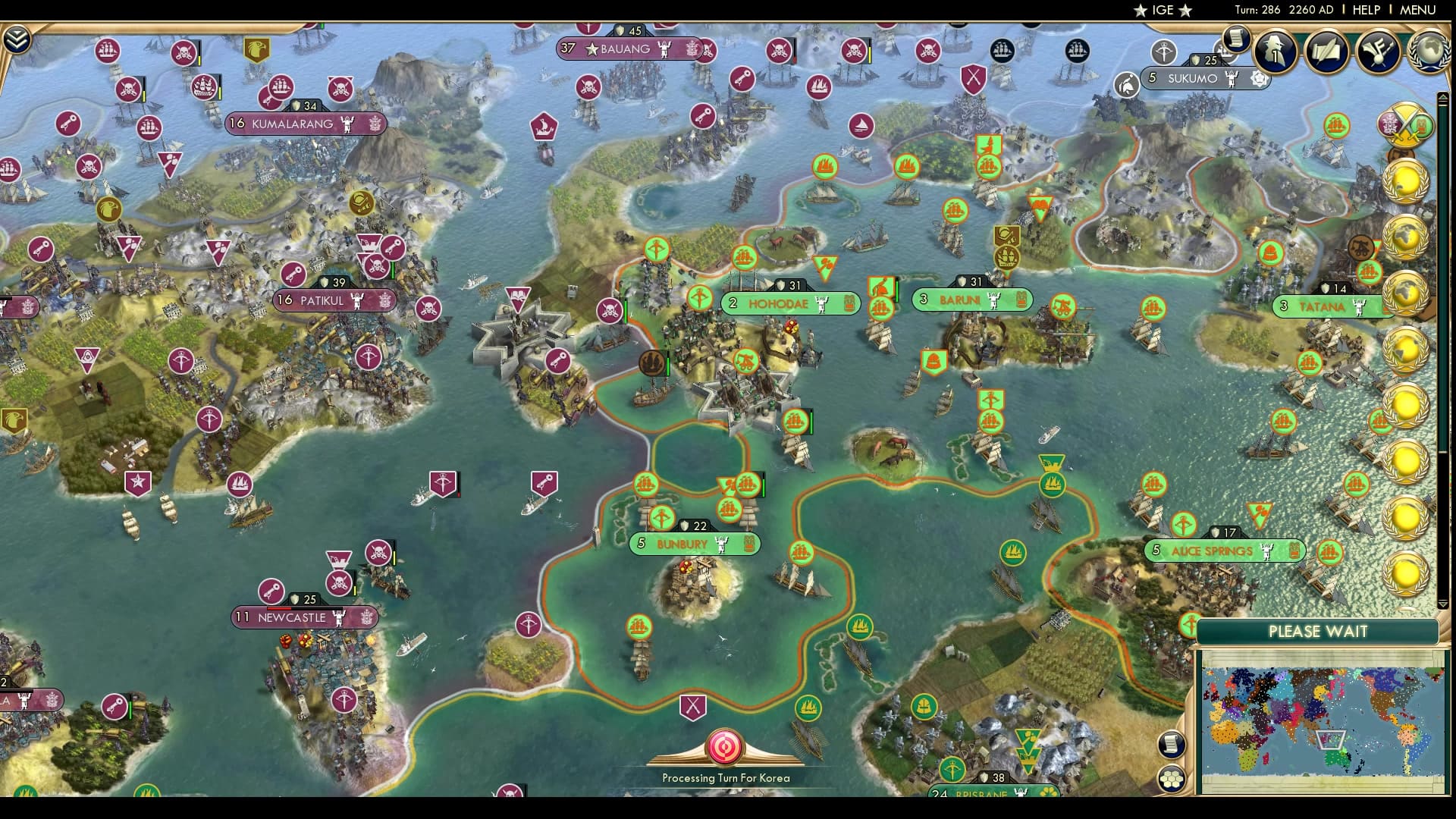Open the MENU

coord(1417,10)
